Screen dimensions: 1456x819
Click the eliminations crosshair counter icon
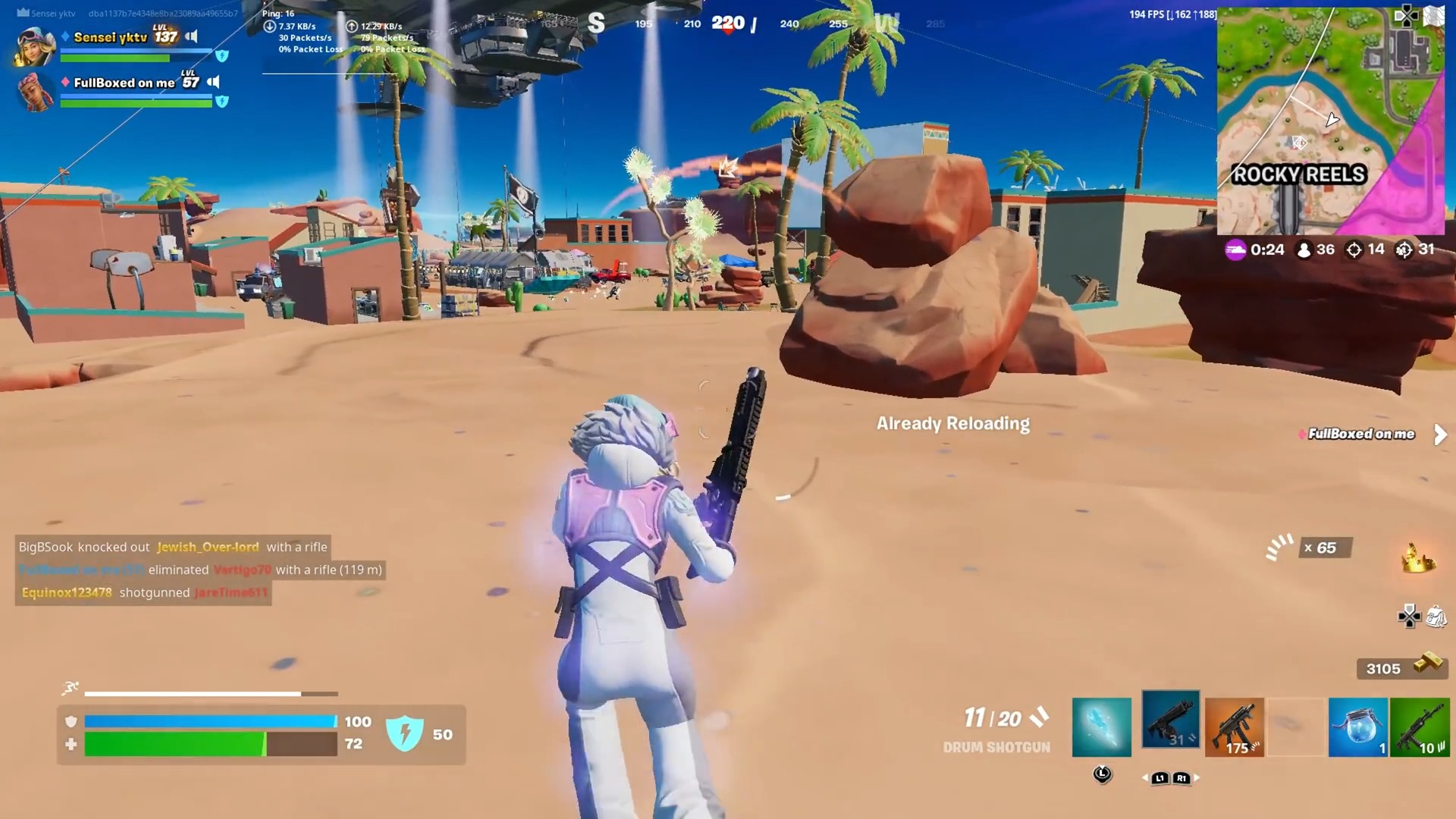click(x=1354, y=249)
